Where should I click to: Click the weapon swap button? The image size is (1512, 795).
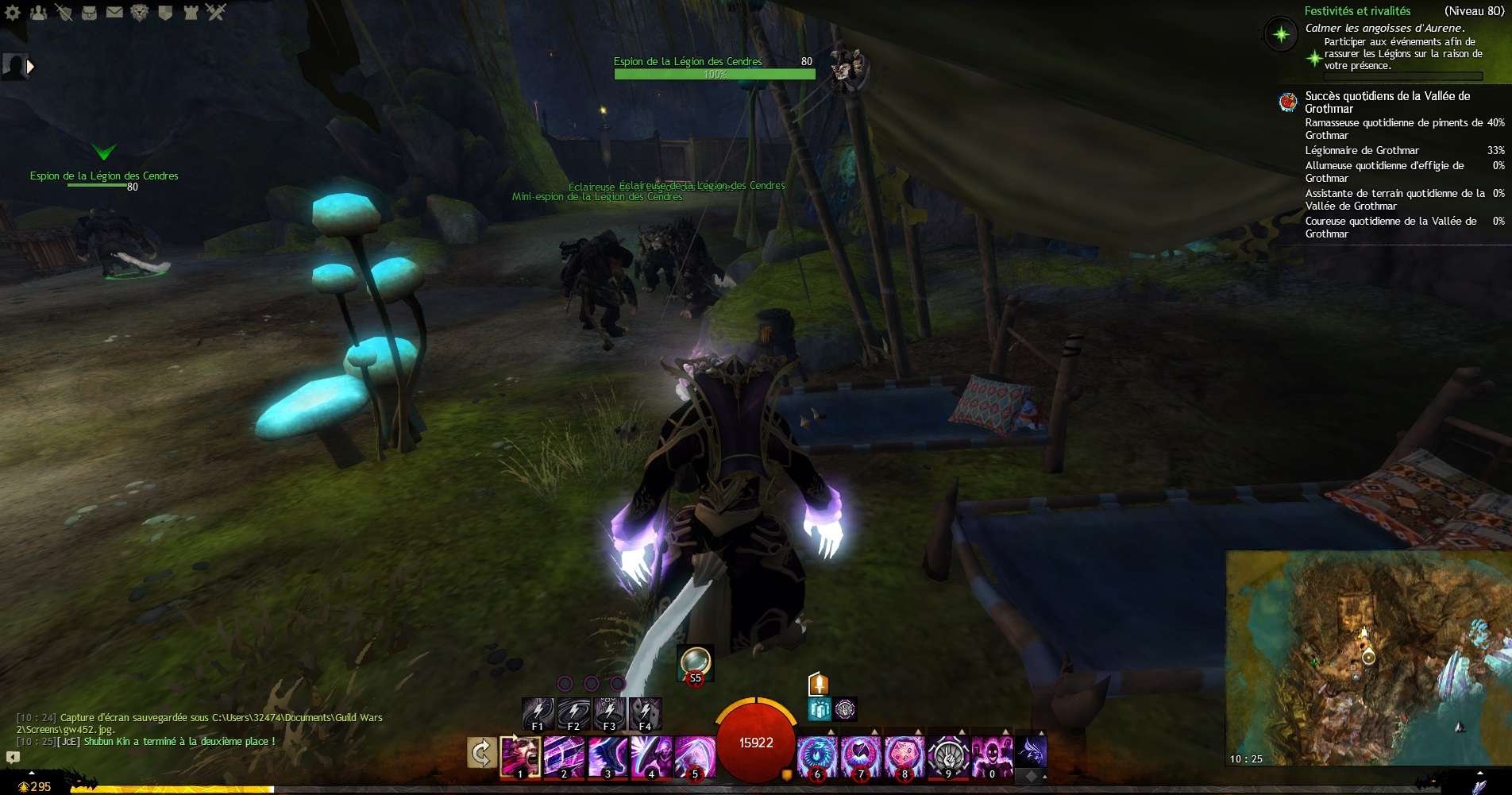tap(481, 753)
